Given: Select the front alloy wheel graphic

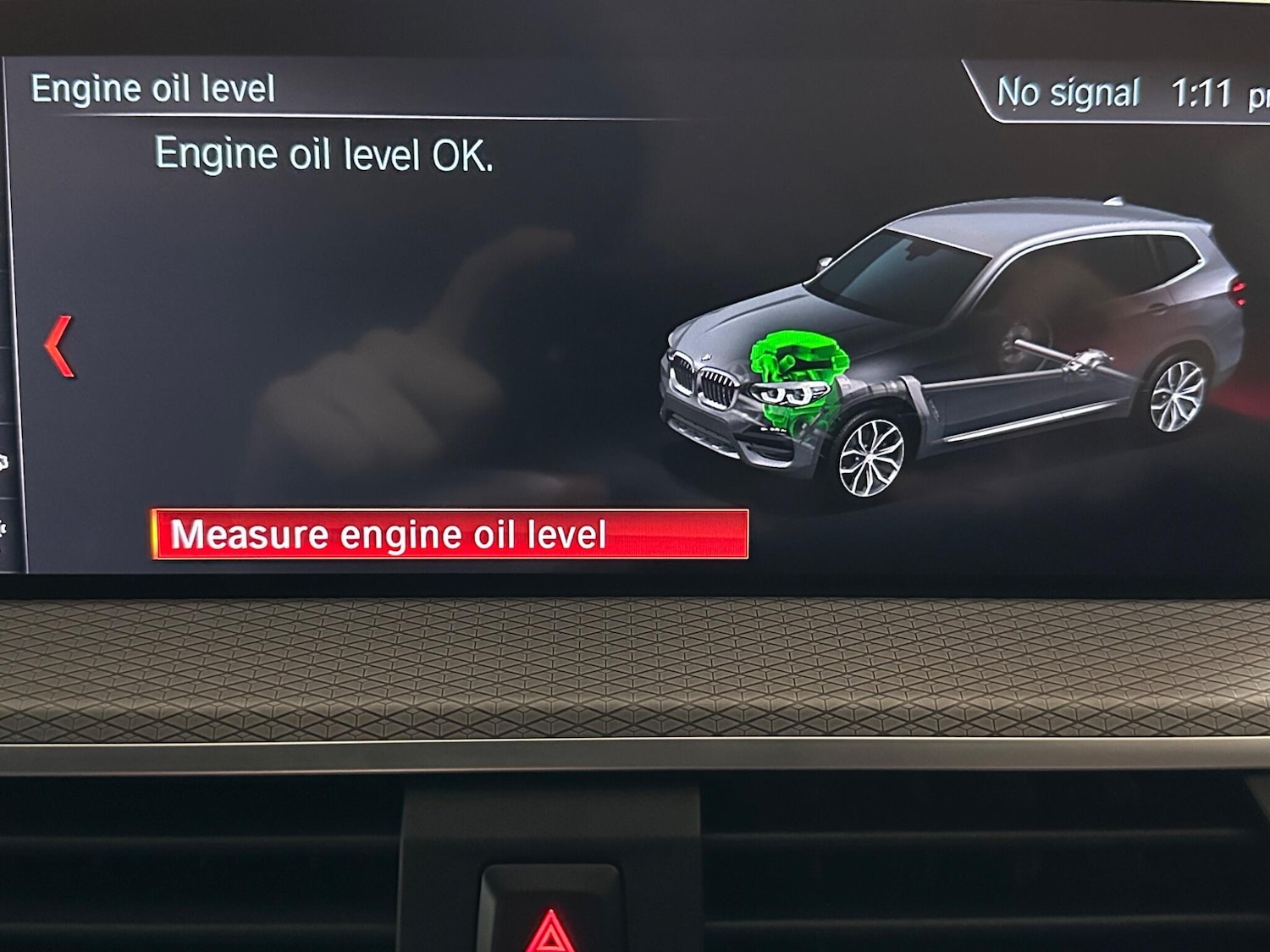Looking at the screenshot, I should 872,457.
